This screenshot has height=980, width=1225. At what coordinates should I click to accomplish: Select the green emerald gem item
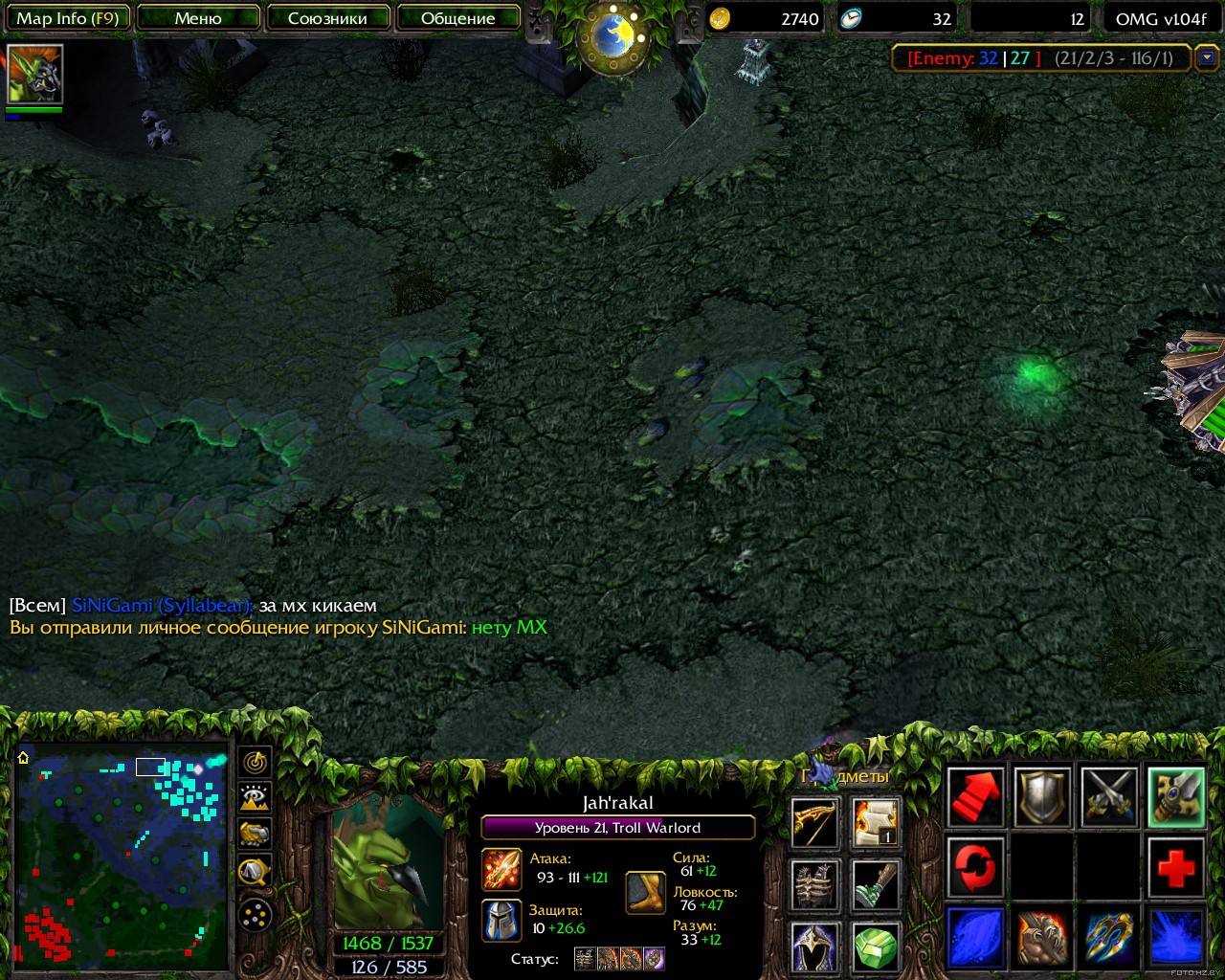(x=875, y=946)
